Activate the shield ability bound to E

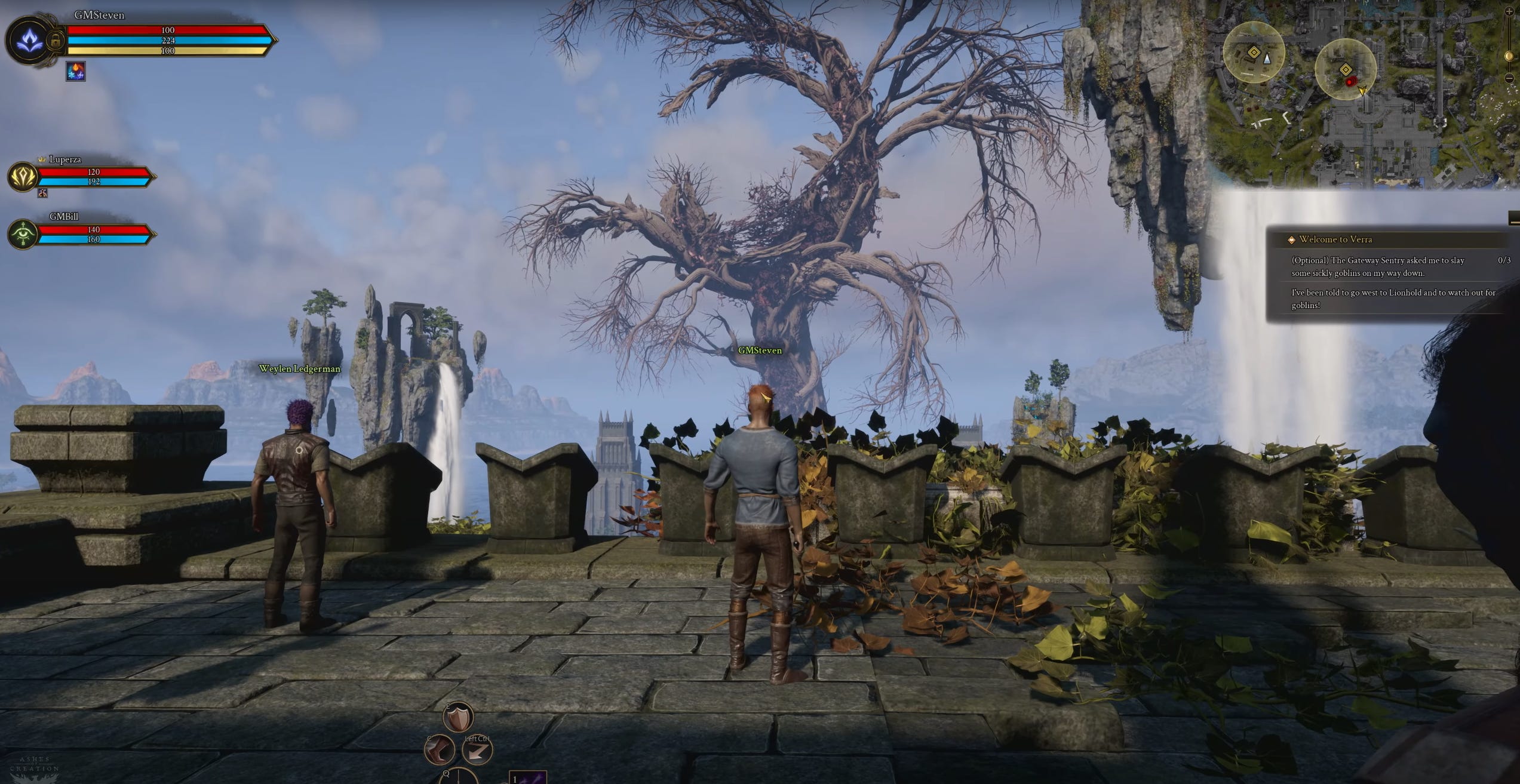point(459,718)
